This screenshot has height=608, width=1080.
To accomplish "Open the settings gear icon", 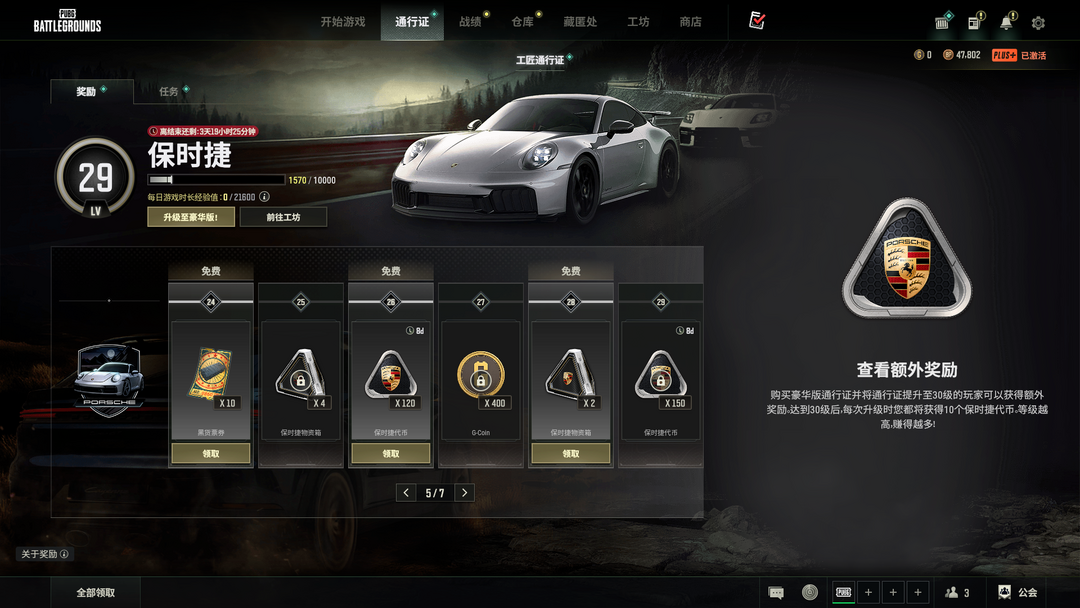I will point(1038,23).
